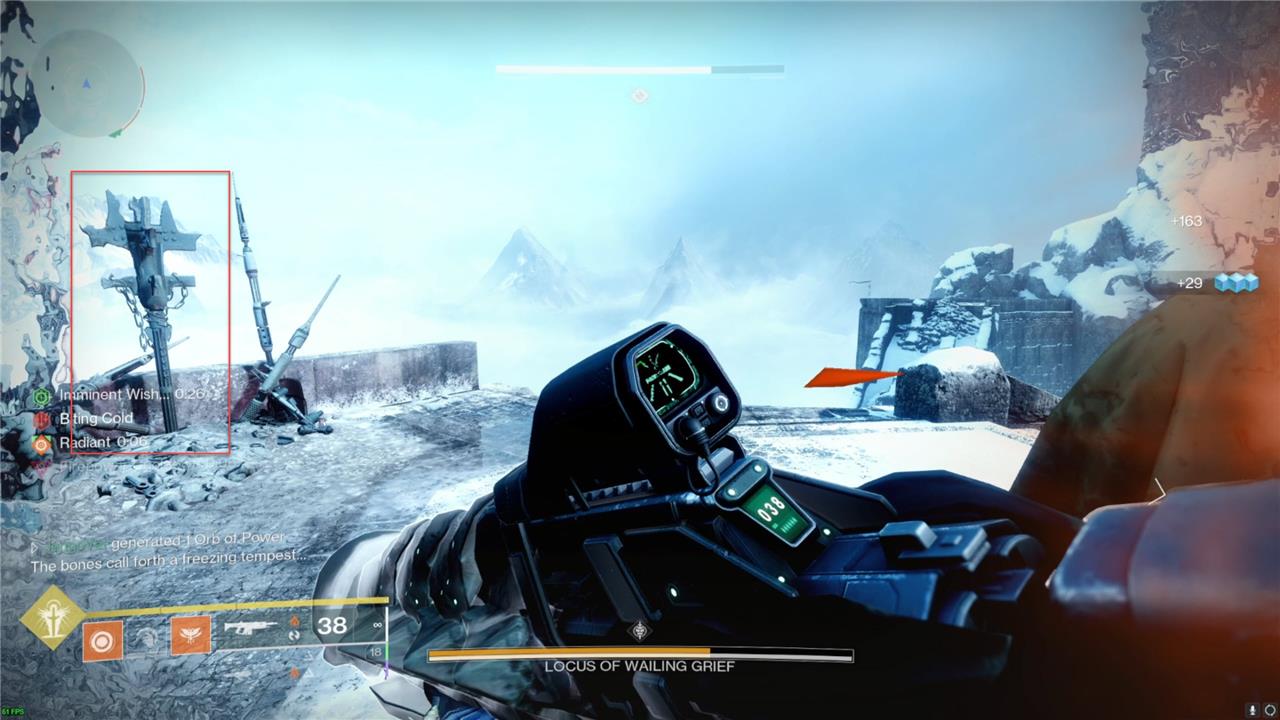Click the circular radar minimap

click(x=86, y=83)
